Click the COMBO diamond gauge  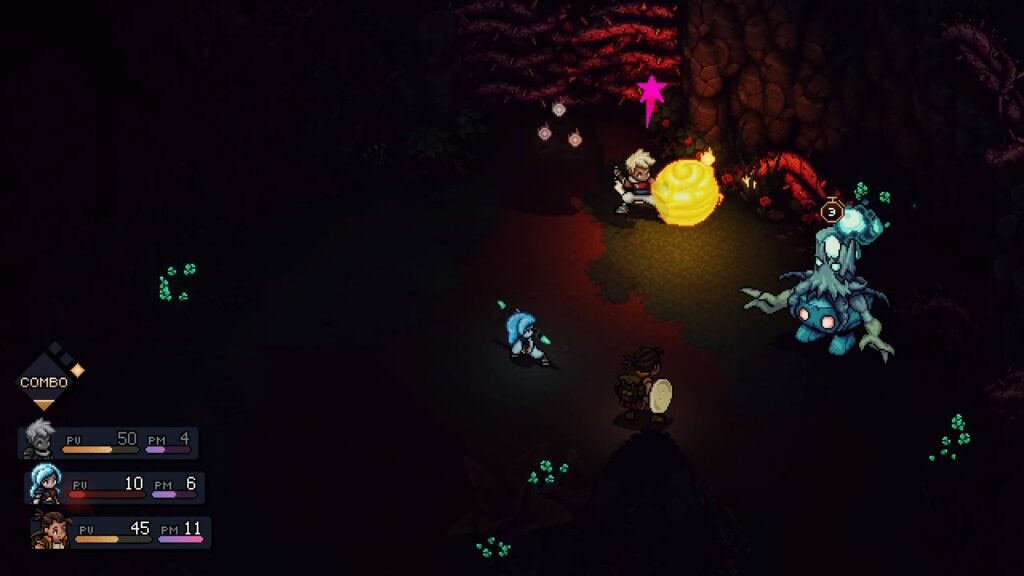coord(44,381)
